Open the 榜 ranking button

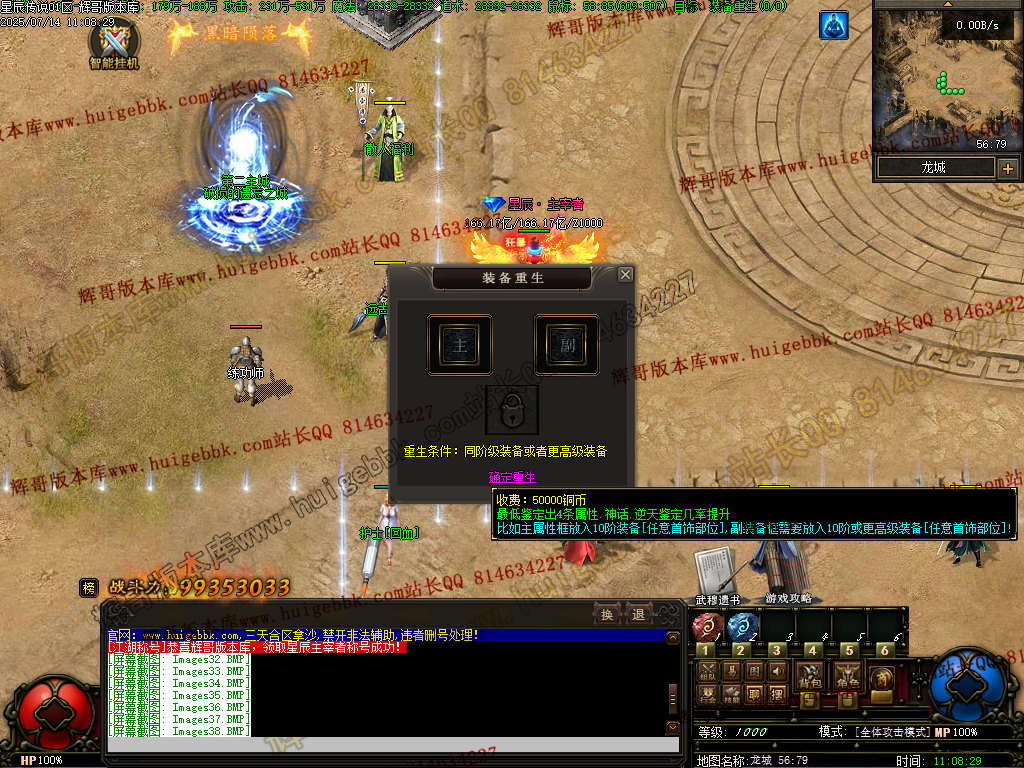pos(89,588)
